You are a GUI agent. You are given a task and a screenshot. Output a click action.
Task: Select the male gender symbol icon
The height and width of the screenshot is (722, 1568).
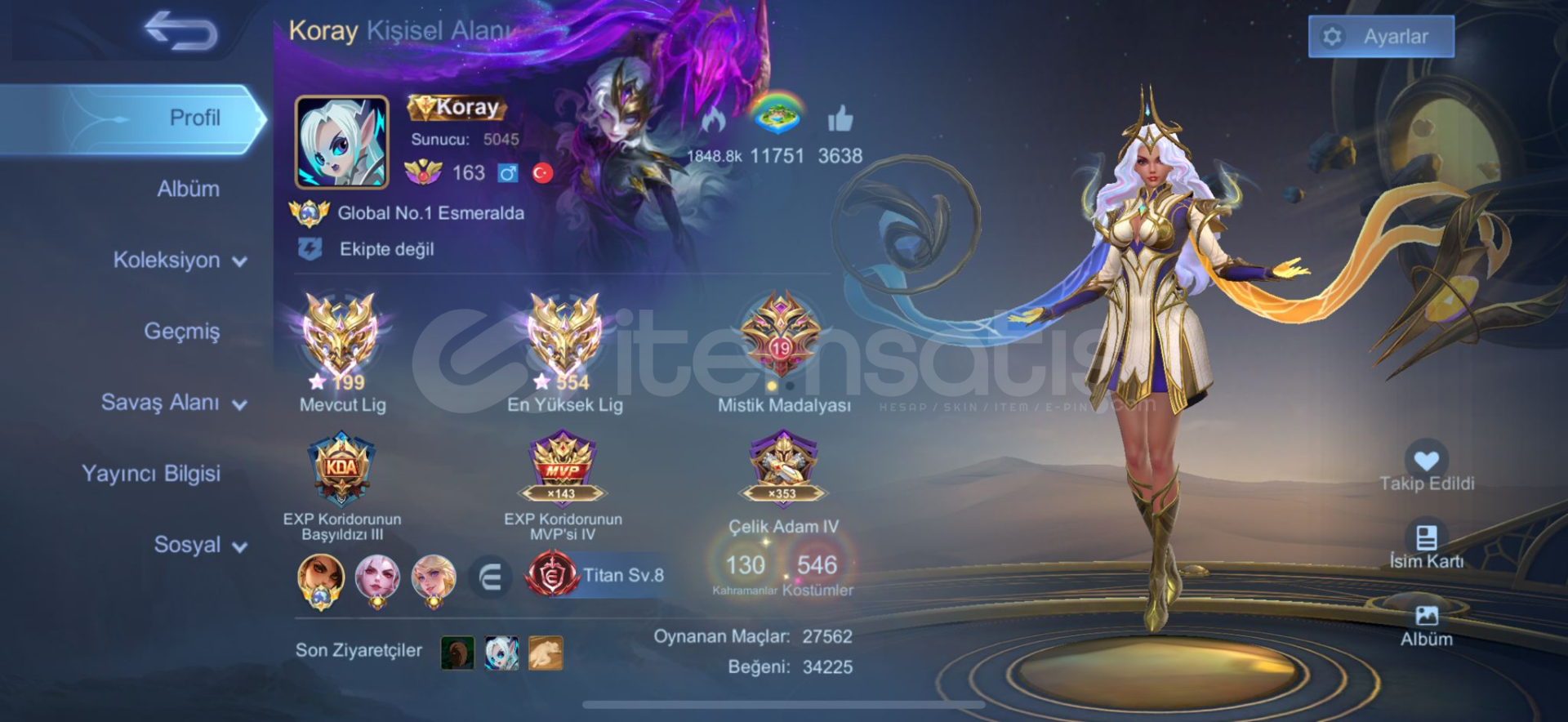507,173
